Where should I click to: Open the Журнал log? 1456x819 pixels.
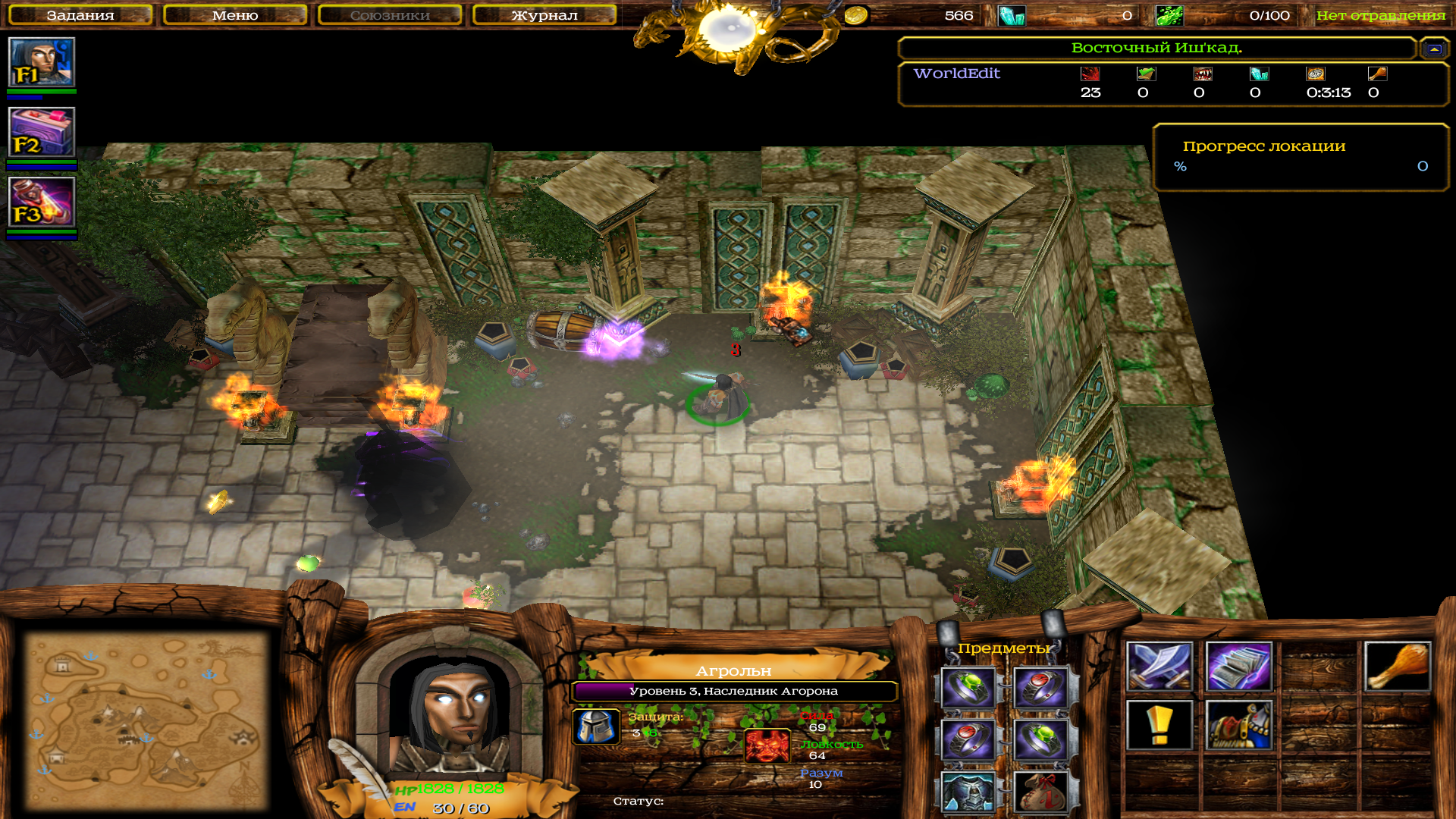[x=544, y=15]
